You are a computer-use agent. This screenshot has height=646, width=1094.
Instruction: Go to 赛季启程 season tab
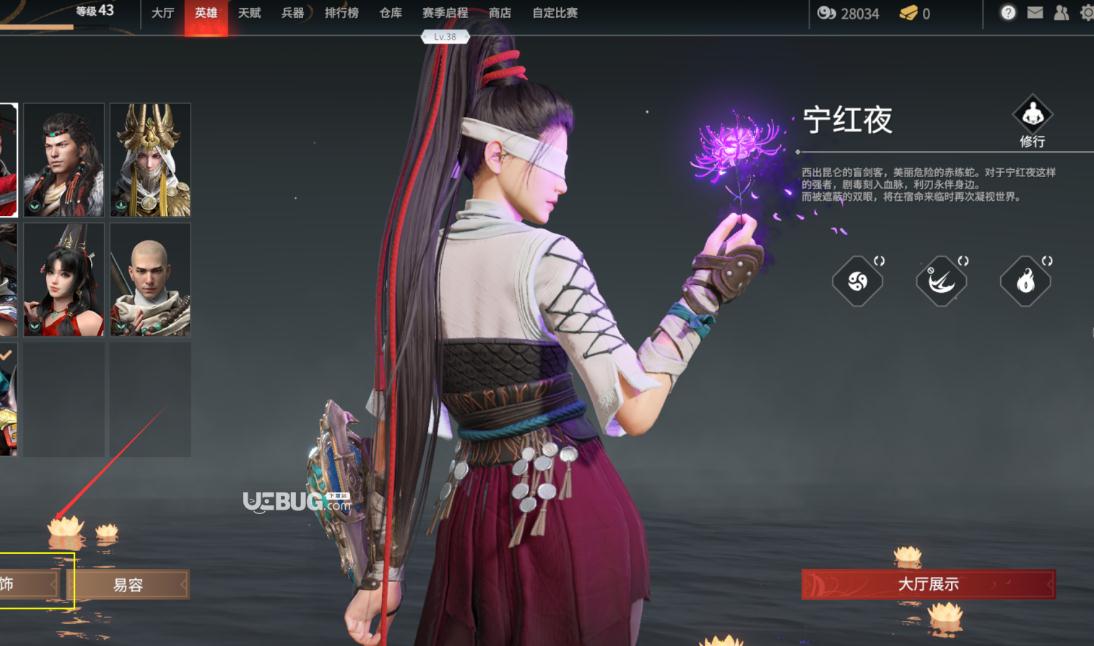tap(444, 13)
